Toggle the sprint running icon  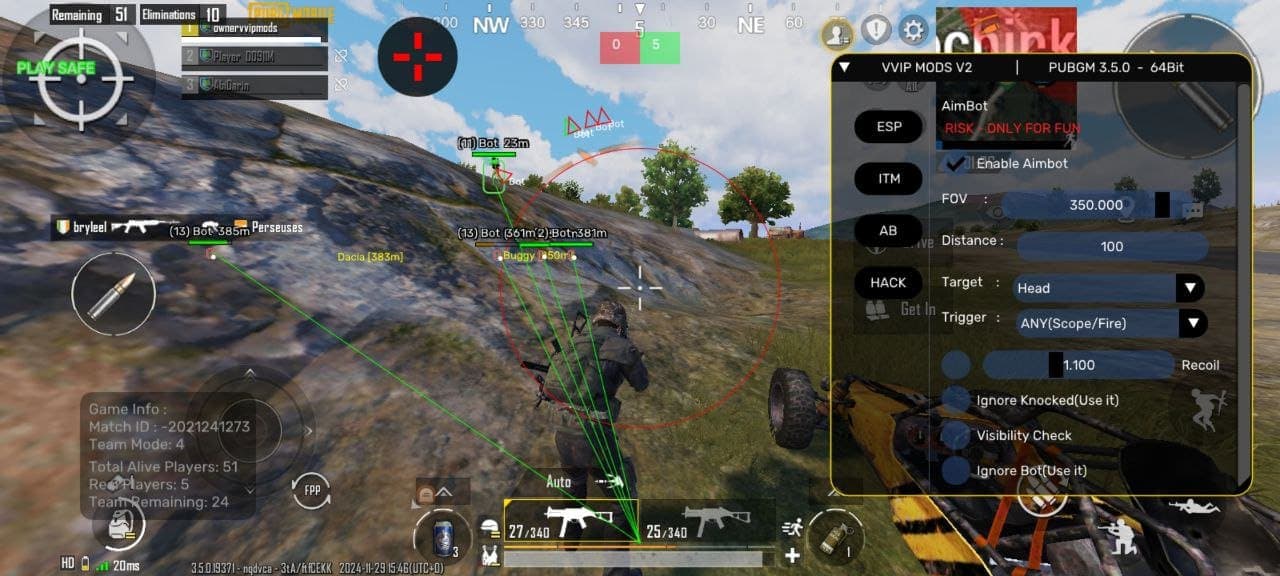tap(792, 527)
